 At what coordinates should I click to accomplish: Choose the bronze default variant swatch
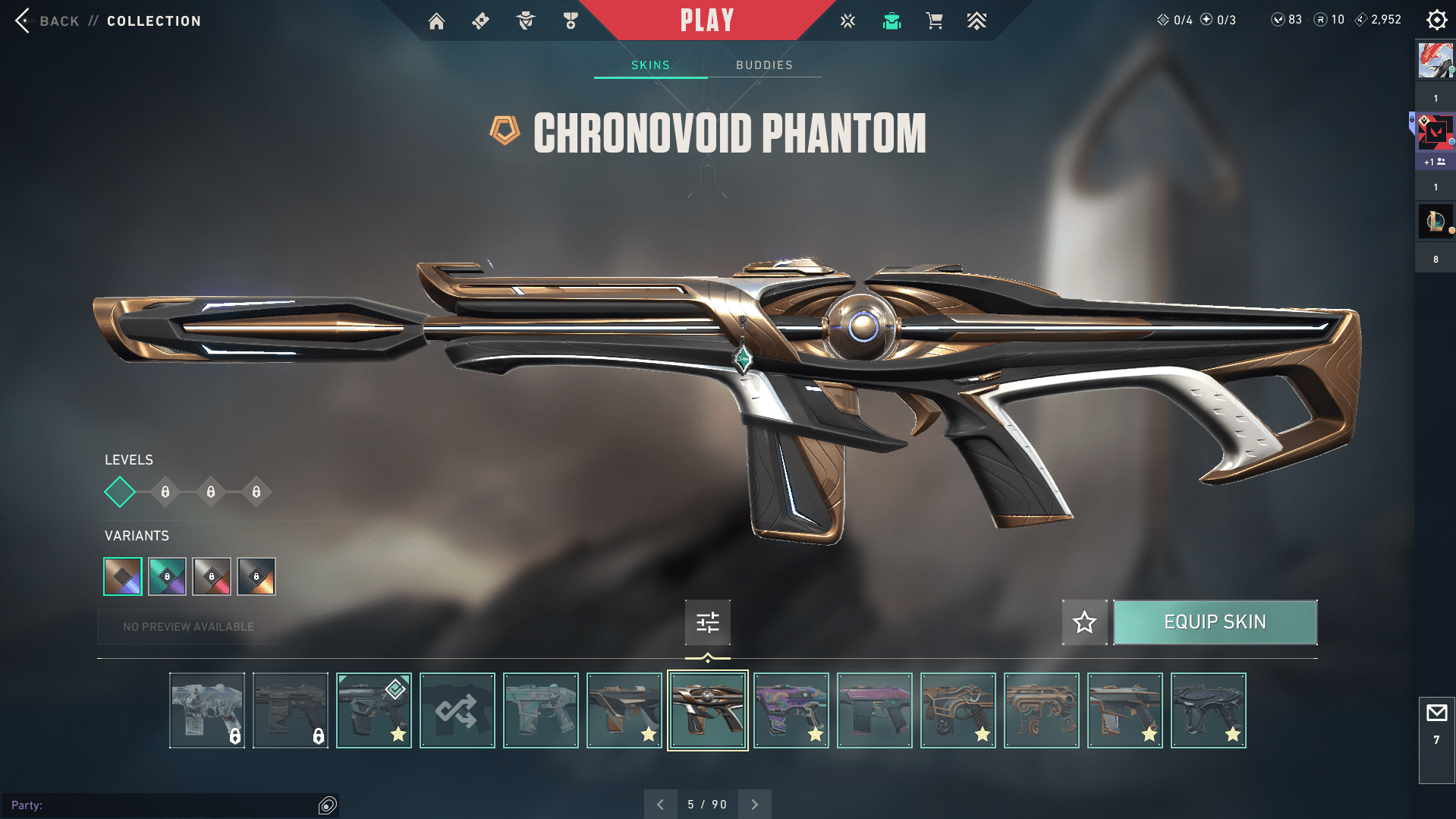[123, 576]
